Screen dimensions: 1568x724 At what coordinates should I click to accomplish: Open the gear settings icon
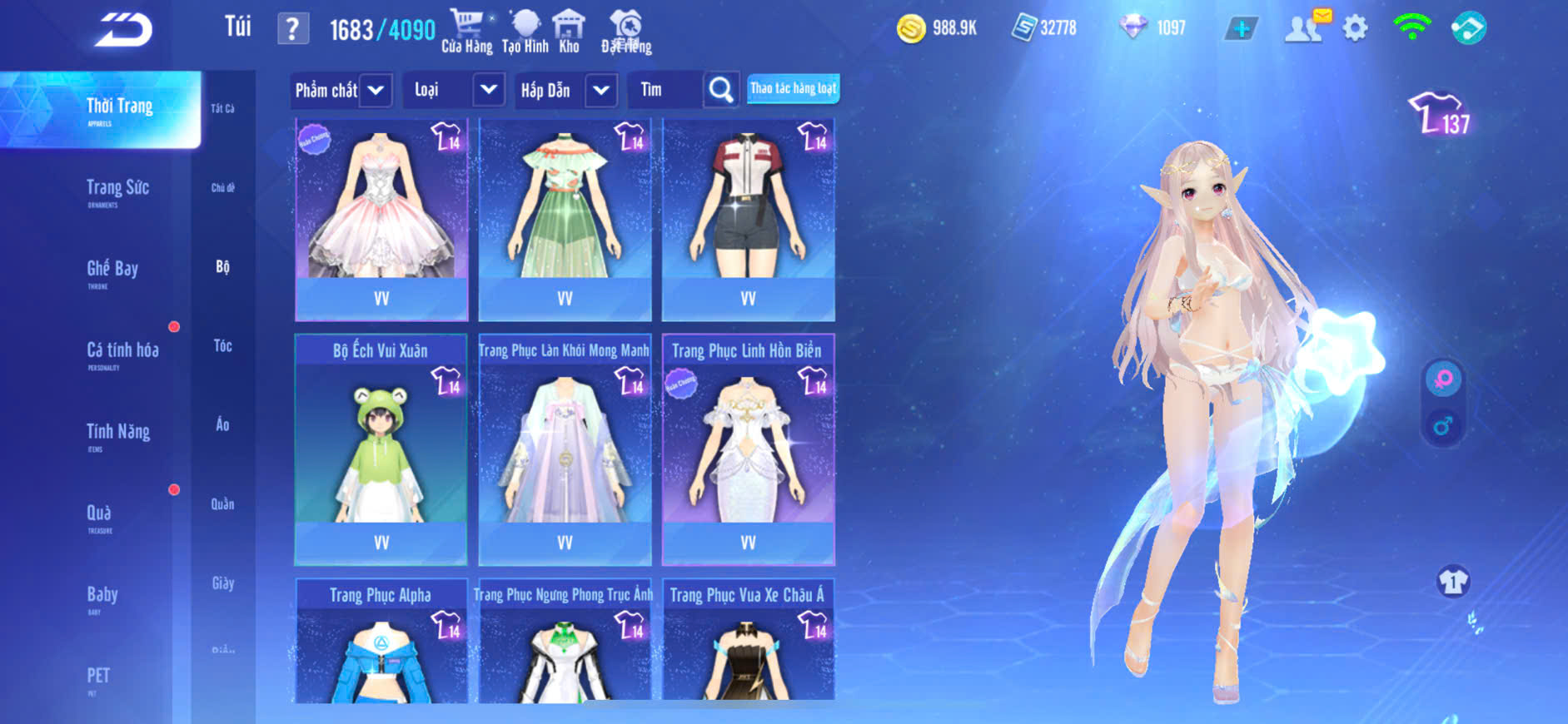tap(1355, 28)
